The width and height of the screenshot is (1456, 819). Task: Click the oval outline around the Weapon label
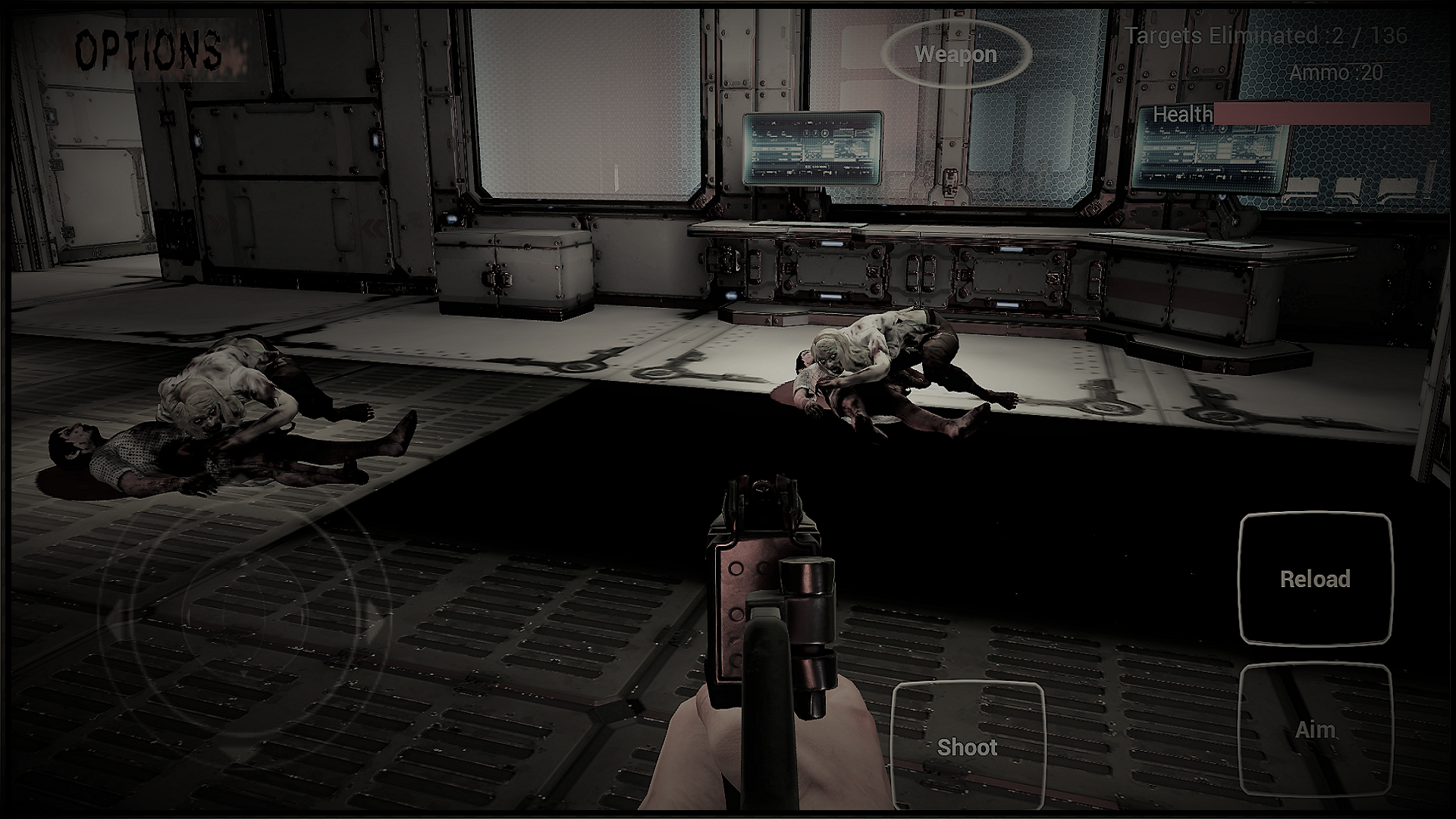(955, 55)
